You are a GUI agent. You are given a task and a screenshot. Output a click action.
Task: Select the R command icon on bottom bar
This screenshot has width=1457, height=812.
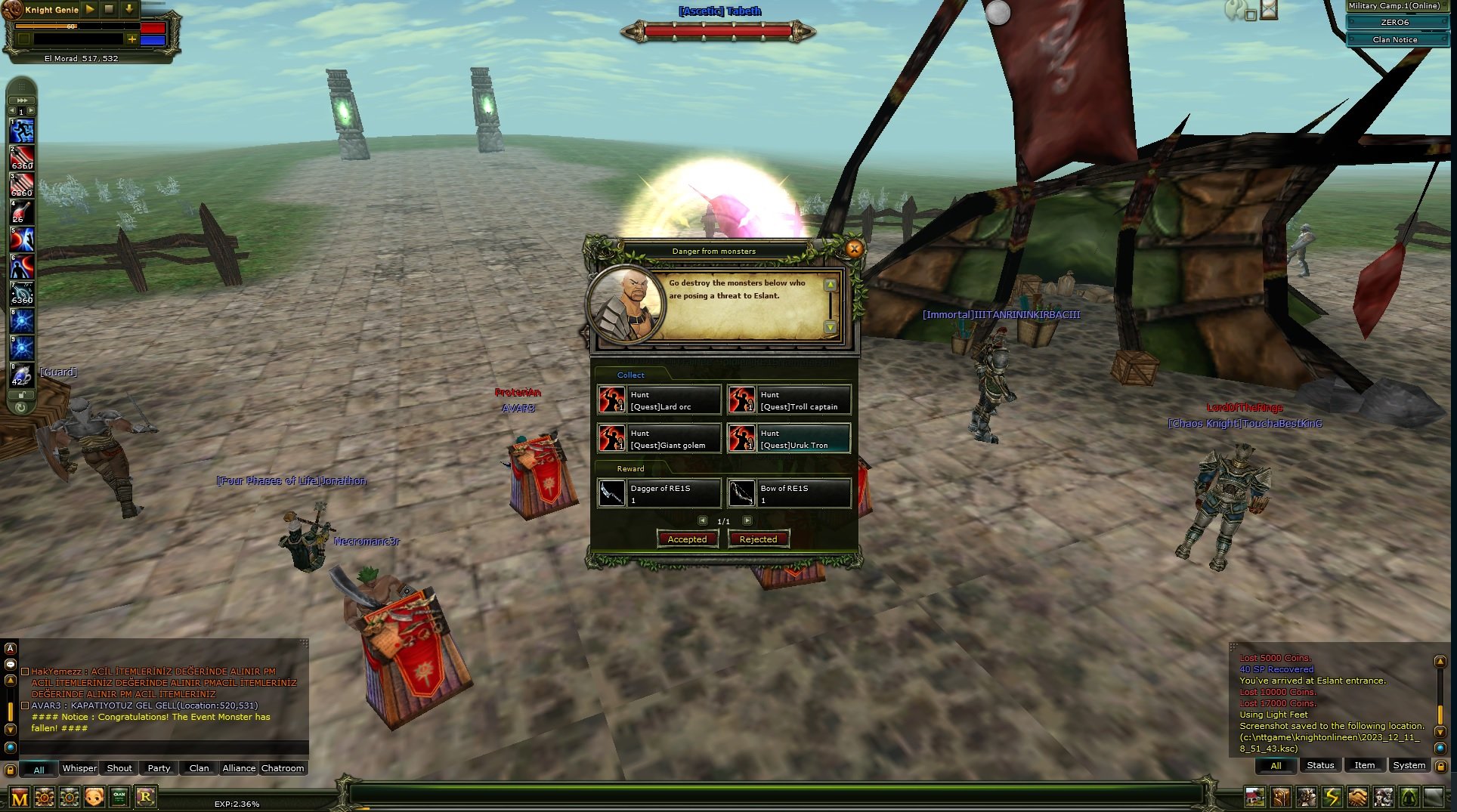[147, 797]
